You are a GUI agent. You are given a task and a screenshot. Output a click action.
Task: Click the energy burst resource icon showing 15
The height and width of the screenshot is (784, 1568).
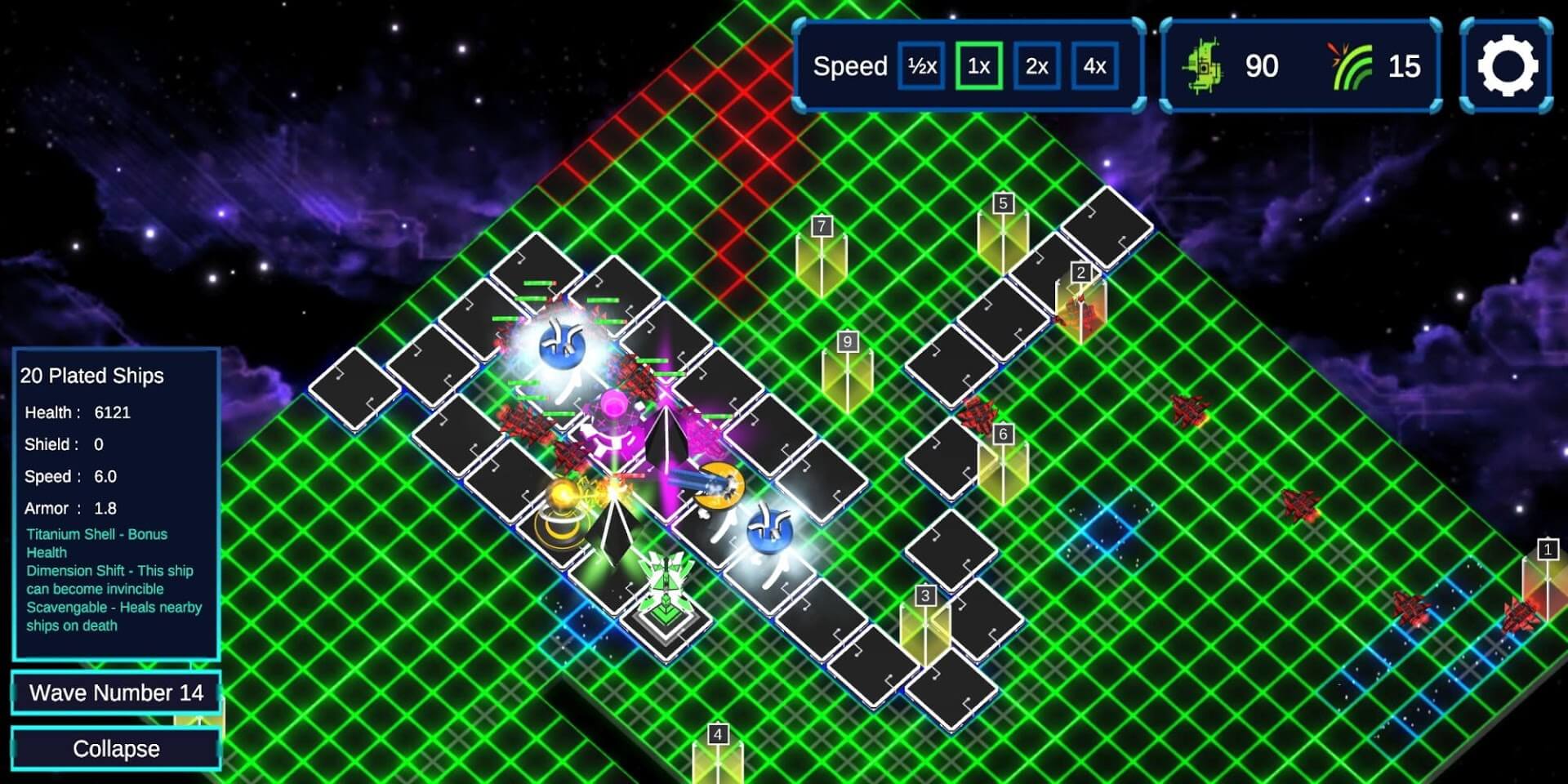pos(1352,65)
